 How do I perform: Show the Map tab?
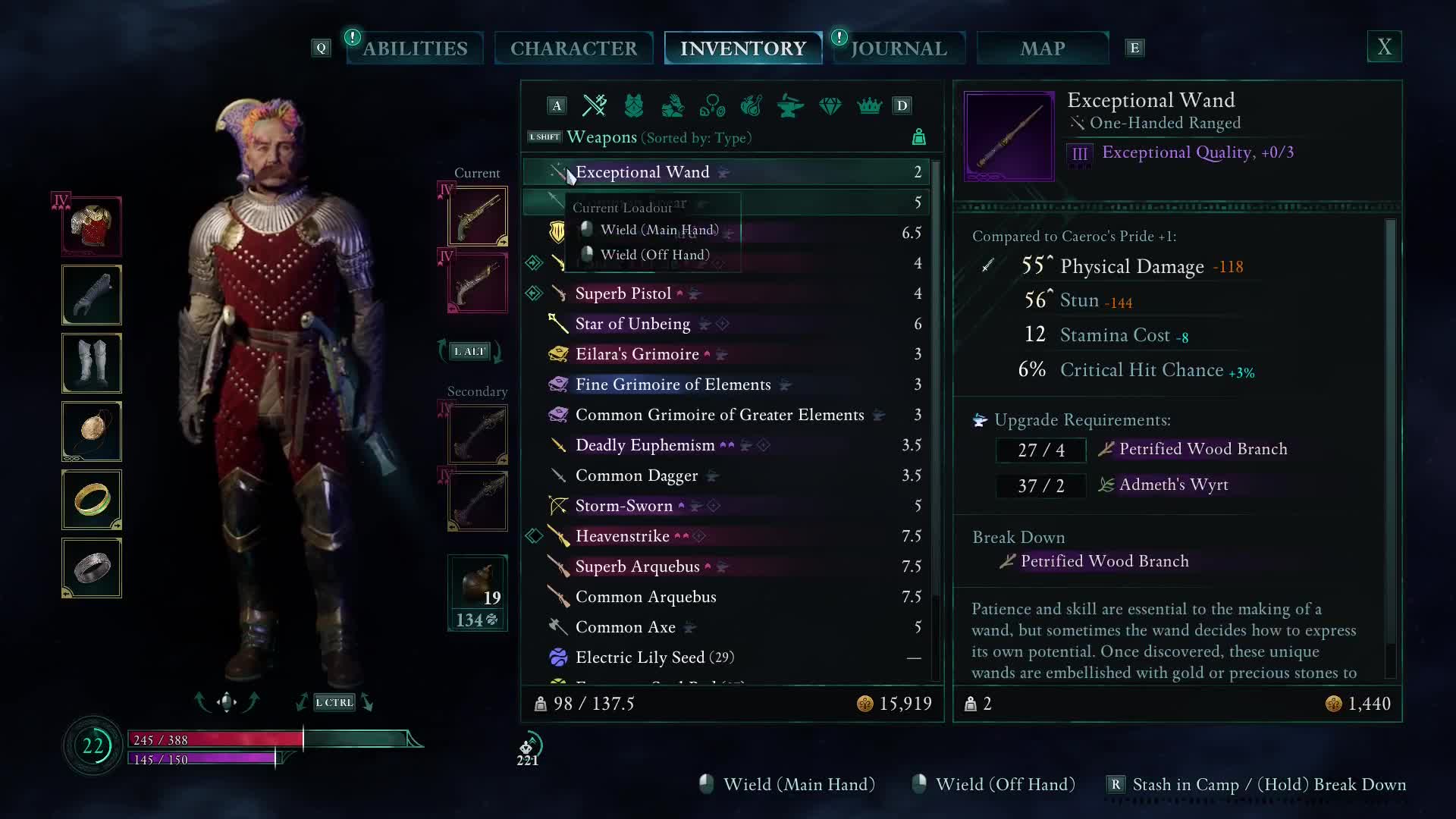tap(1042, 49)
